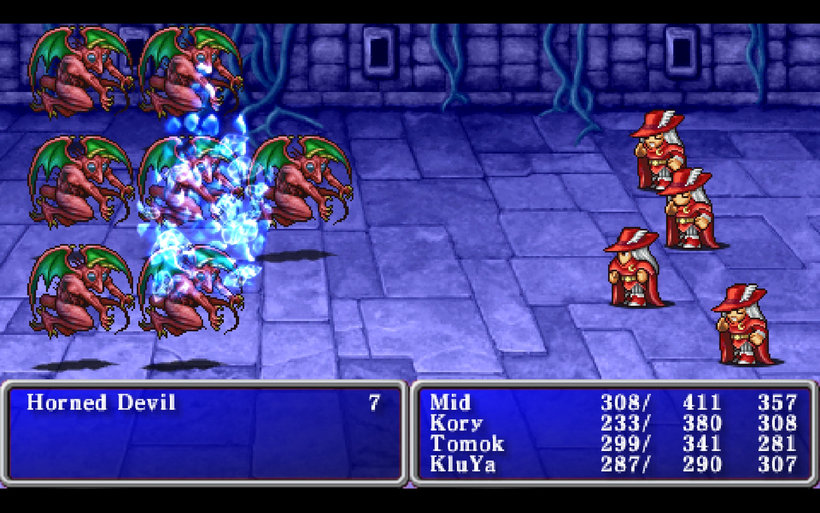Pick Tomok from the party window

point(466,444)
